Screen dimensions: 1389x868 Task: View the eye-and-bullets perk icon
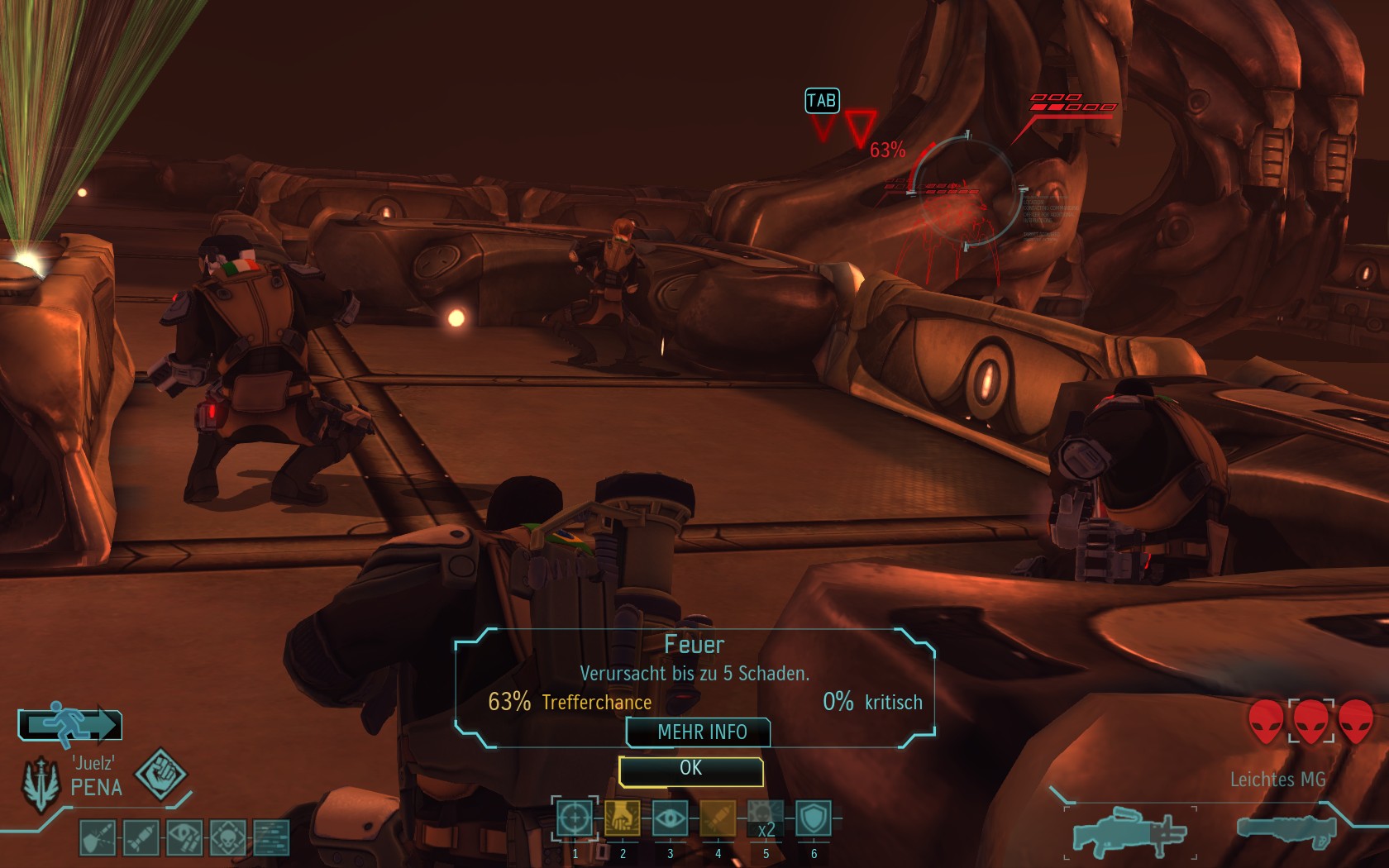[184, 837]
